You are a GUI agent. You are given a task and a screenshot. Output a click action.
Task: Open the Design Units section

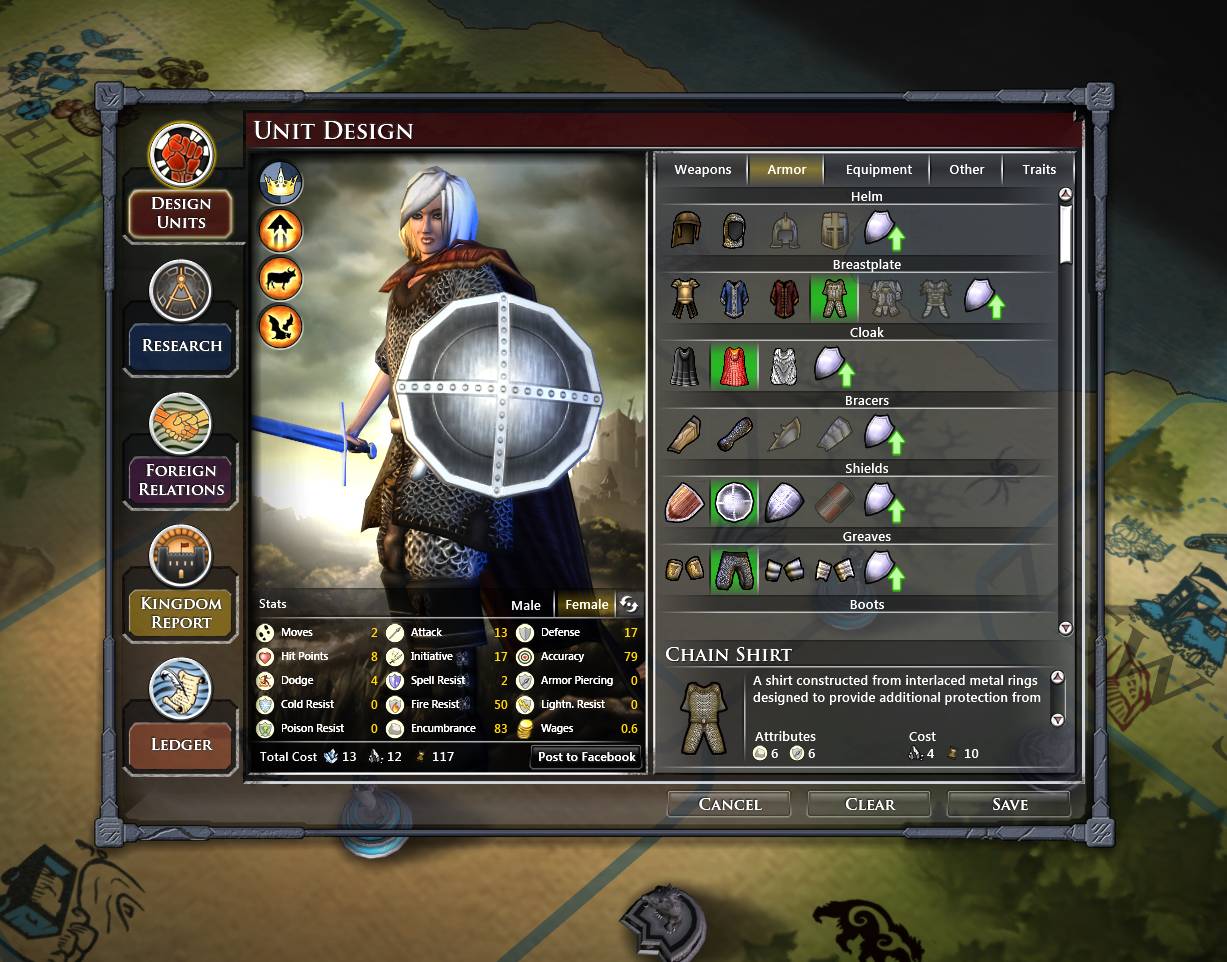click(x=181, y=213)
